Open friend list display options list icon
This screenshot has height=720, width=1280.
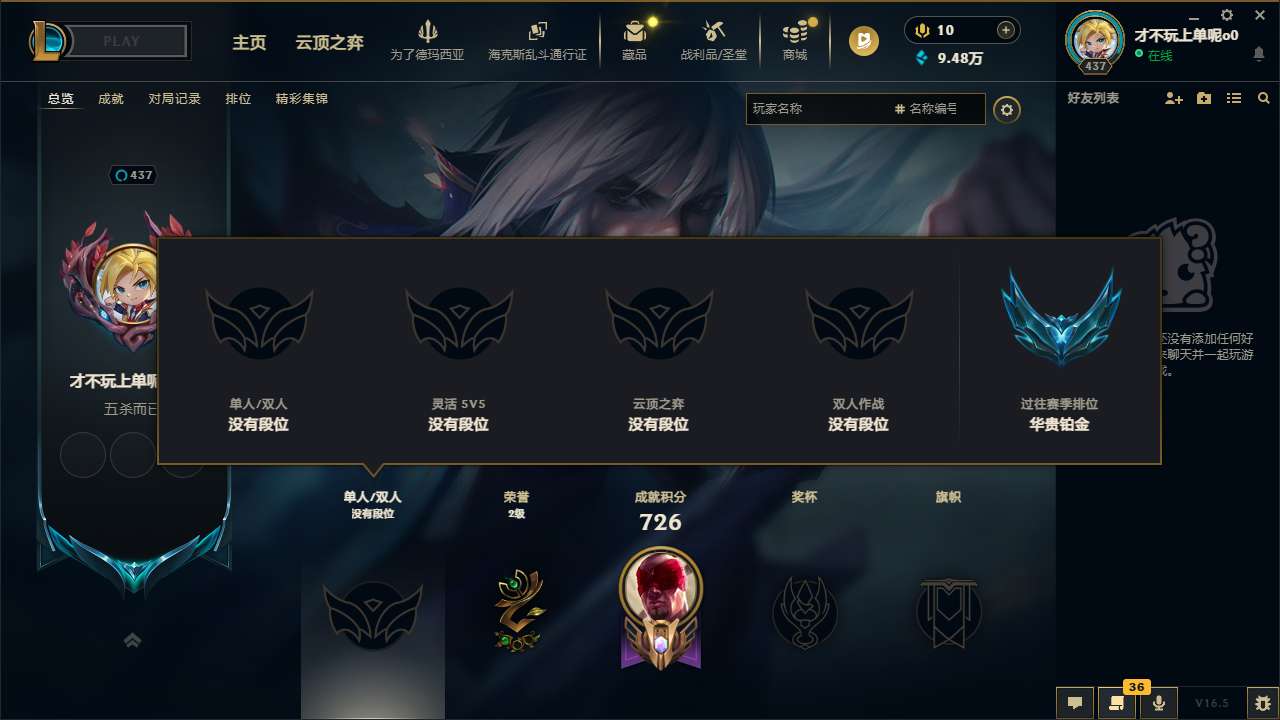[1233, 98]
